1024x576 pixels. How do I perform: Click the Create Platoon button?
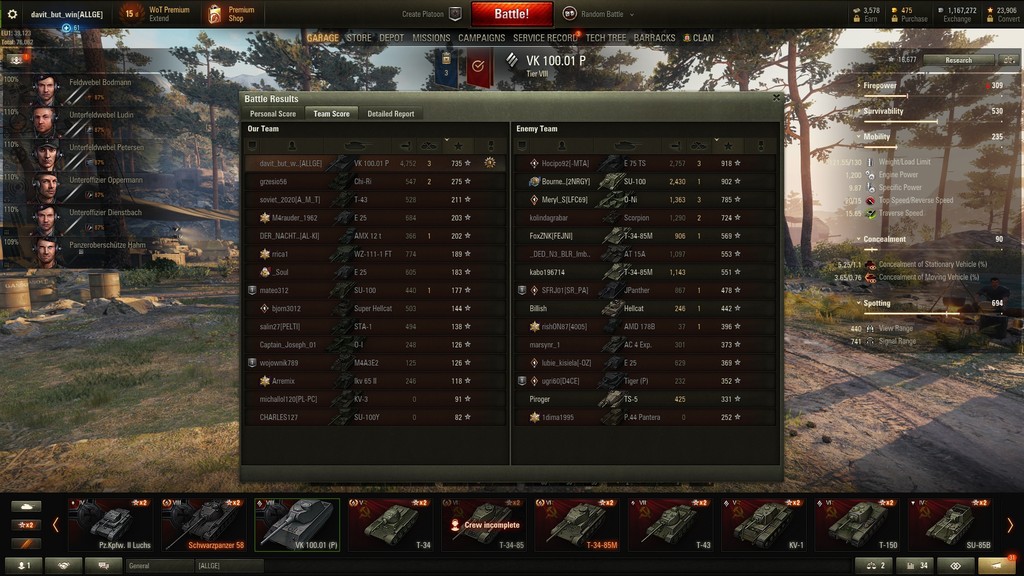[x=431, y=14]
